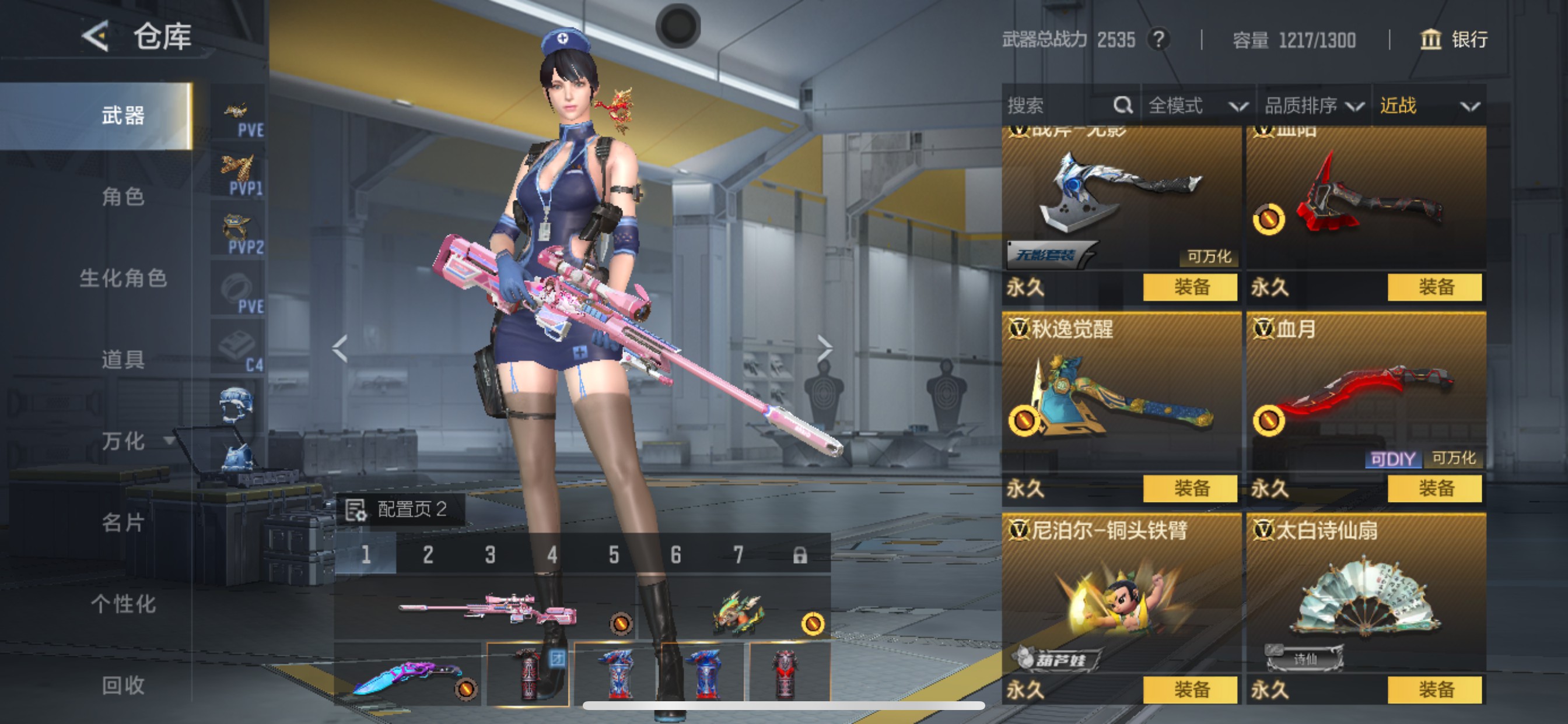This screenshot has height=724, width=1568.
Task: Select loadout page number 3
Action: coord(490,554)
